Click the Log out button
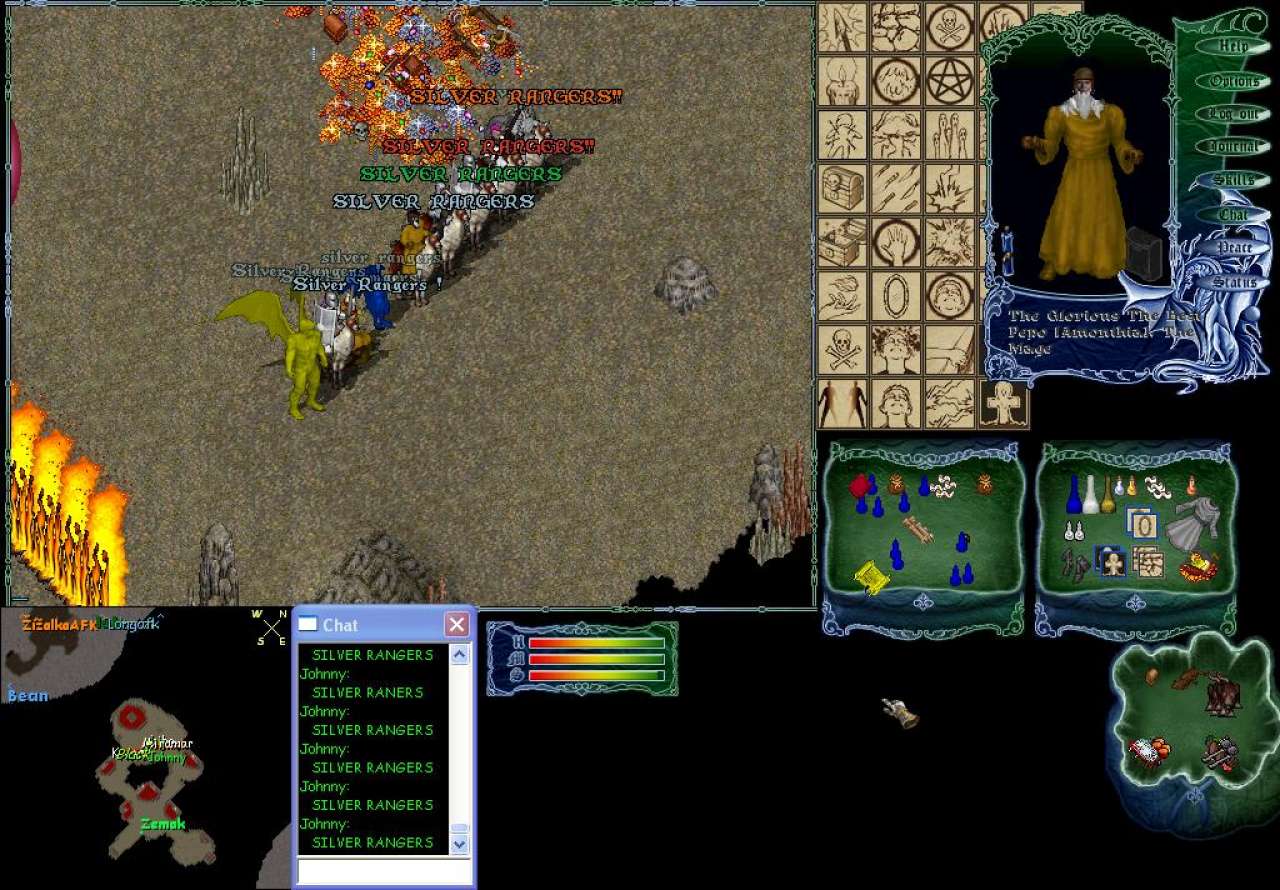 click(1234, 113)
